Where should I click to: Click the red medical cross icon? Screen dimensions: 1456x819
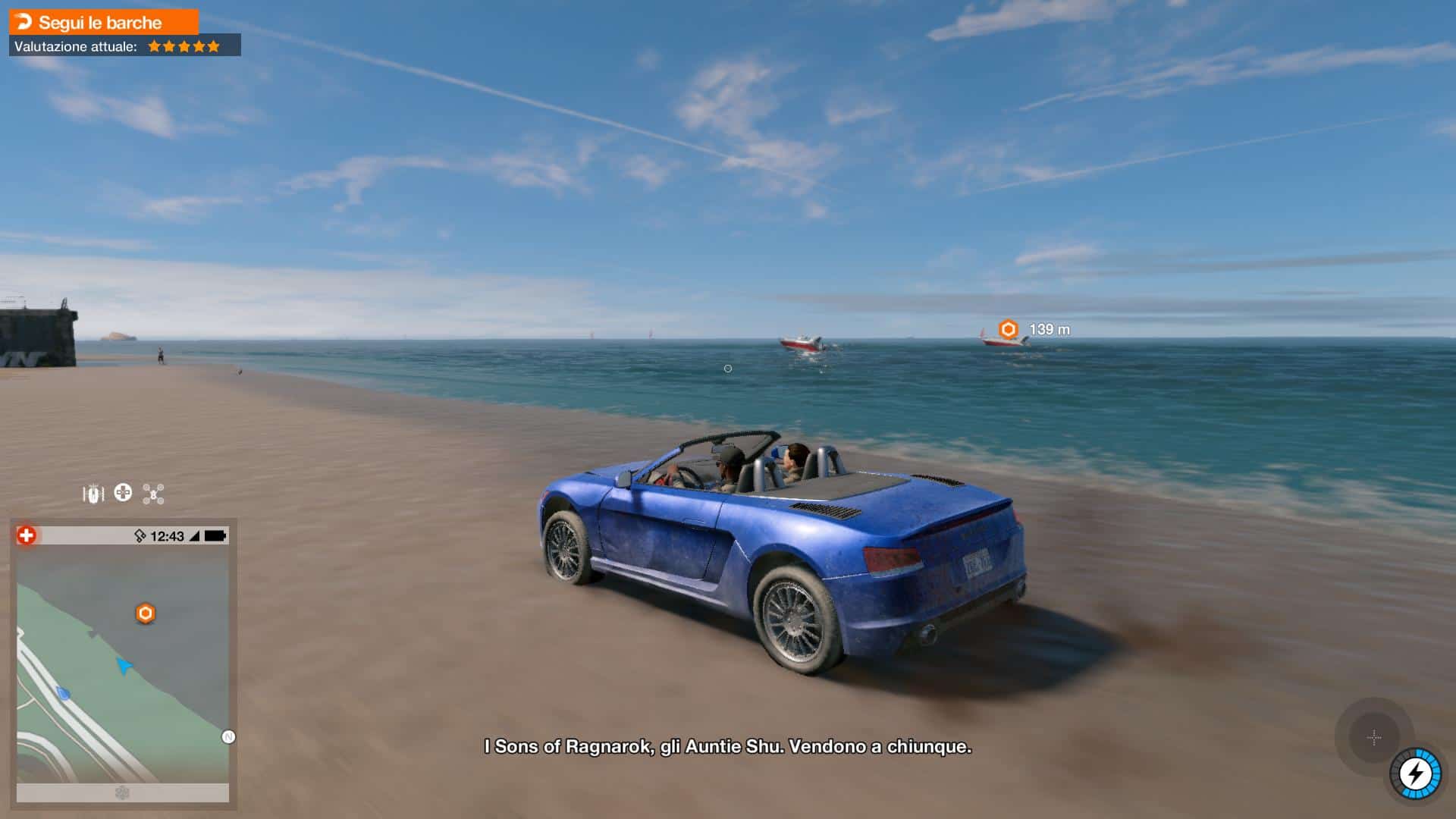(27, 536)
